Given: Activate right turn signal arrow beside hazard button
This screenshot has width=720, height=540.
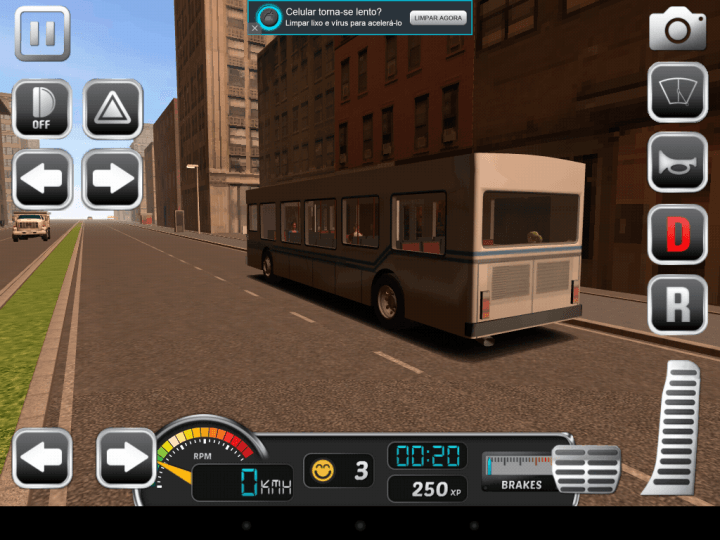Looking at the screenshot, I should 112,180.
